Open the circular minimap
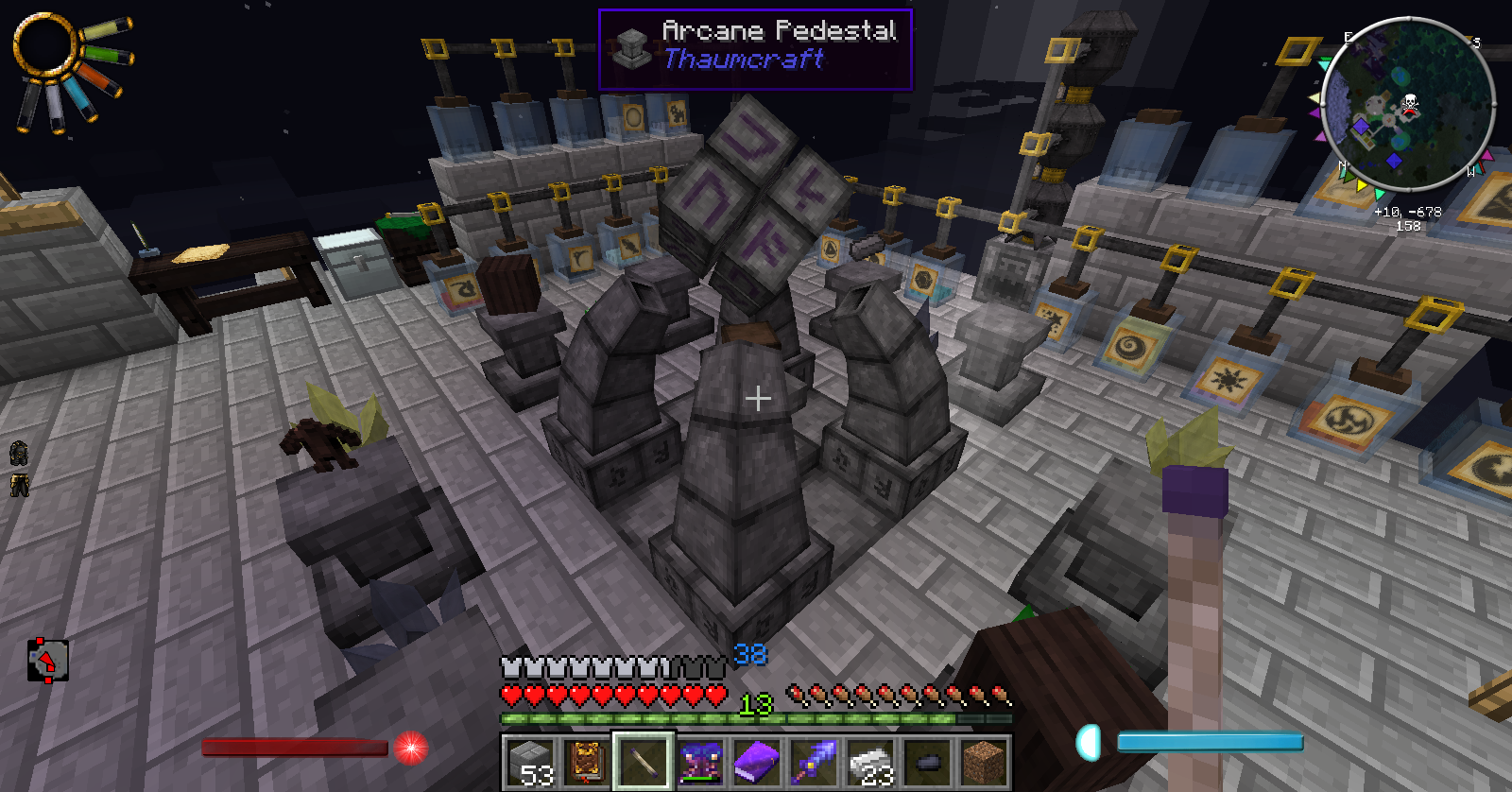The width and height of the screenshot is (1512, 792). click(1407, 104)
